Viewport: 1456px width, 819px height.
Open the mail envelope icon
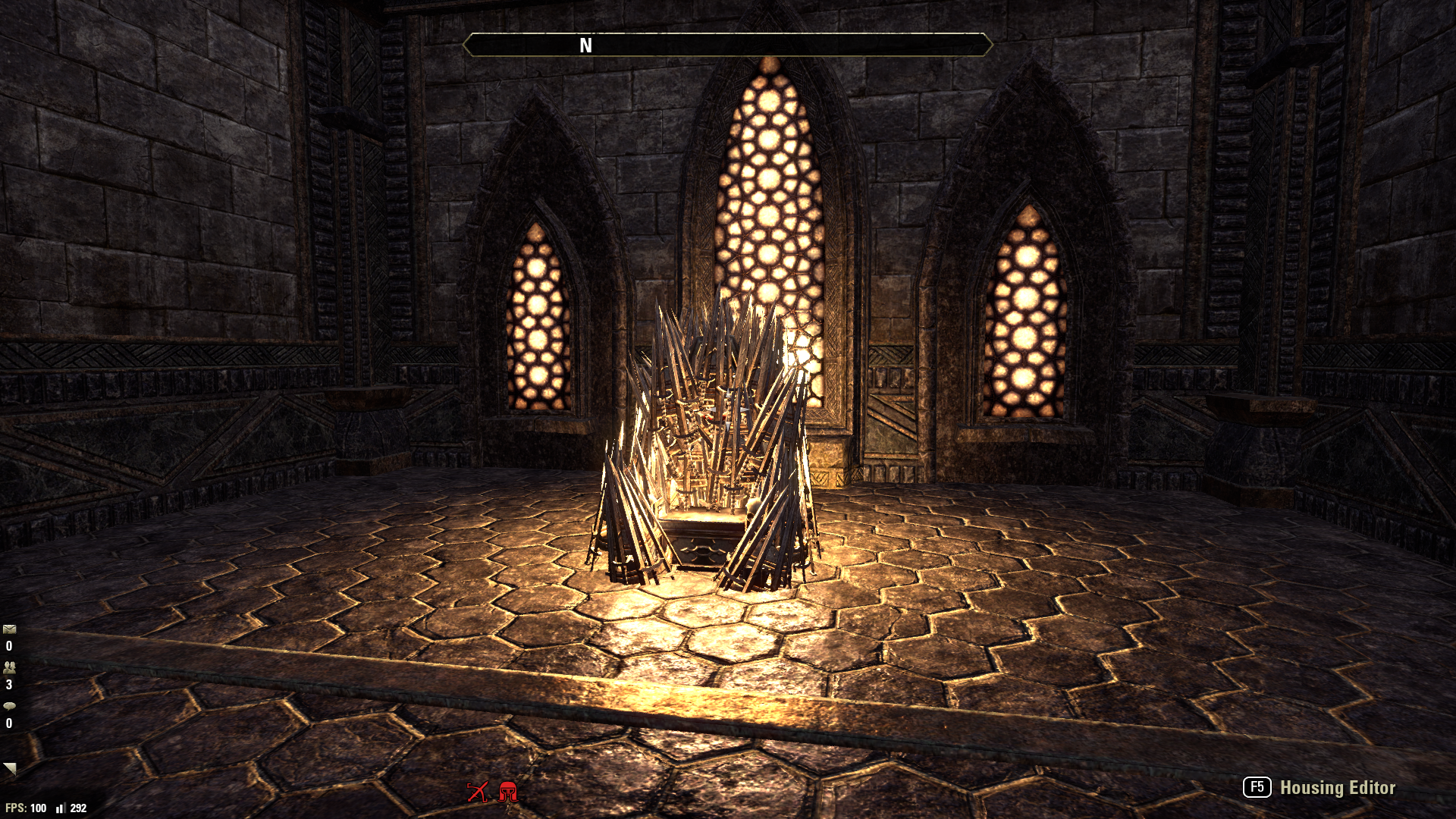tap(9, 628)
